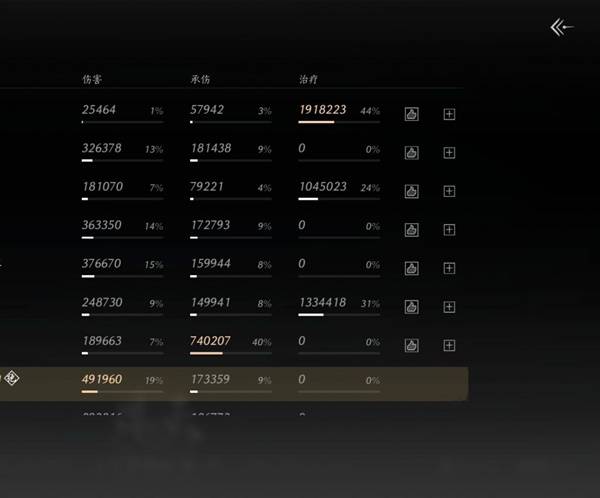Image resolution: width=600 pixels, height=498 pixels.
Task: Like the player with 326378 damage
Action: pos(411,153)
